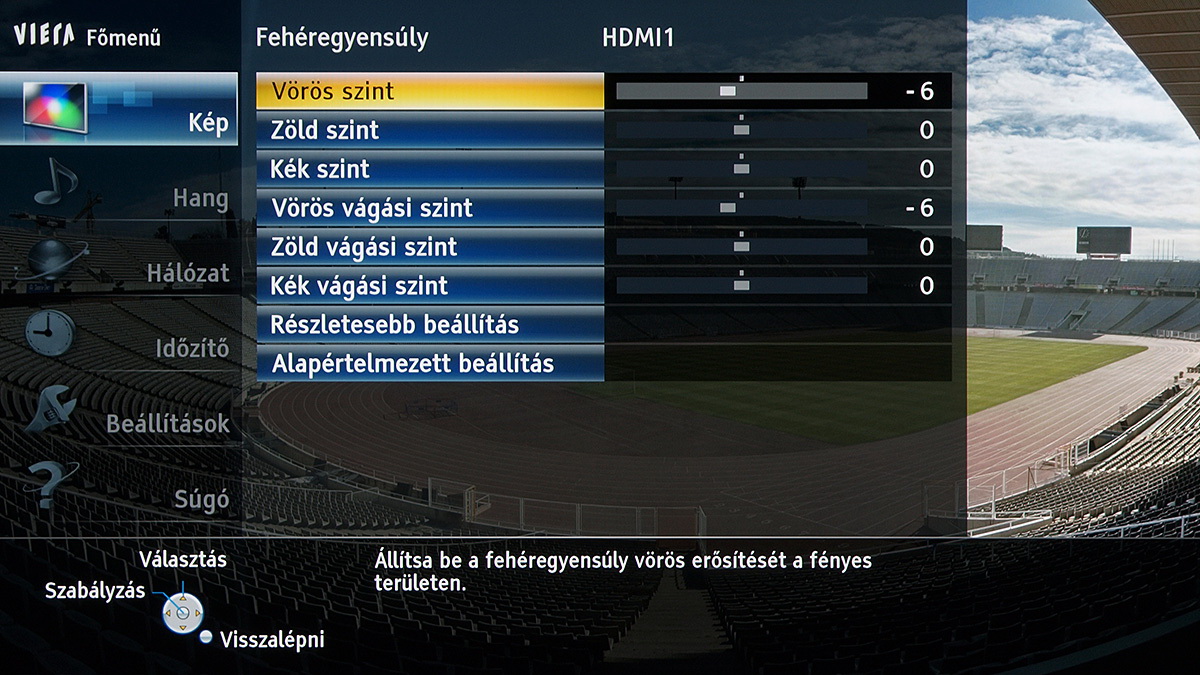Choose the Zöld szint row

[430, 130]
